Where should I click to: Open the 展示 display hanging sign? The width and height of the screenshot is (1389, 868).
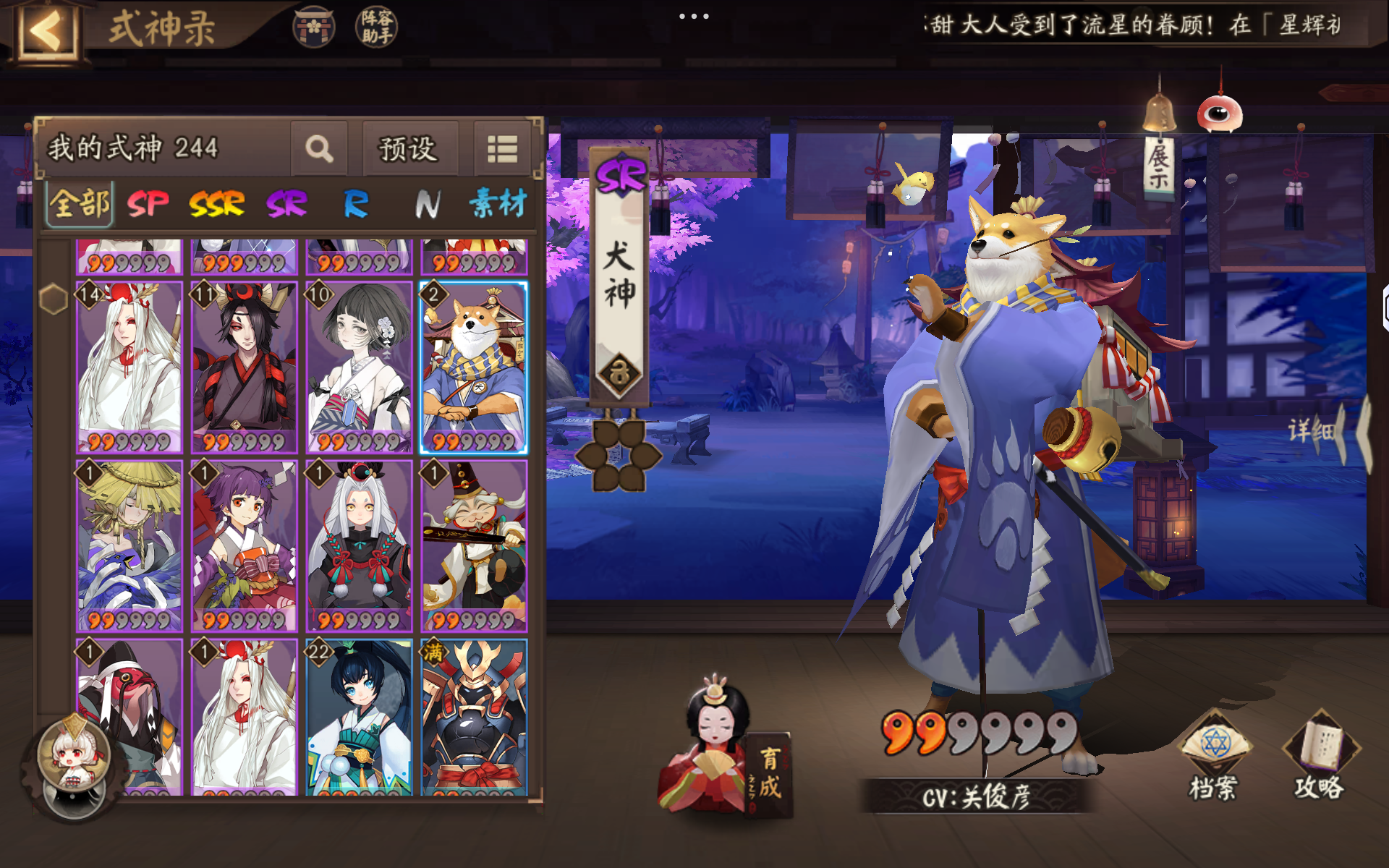click(1158, 166)
